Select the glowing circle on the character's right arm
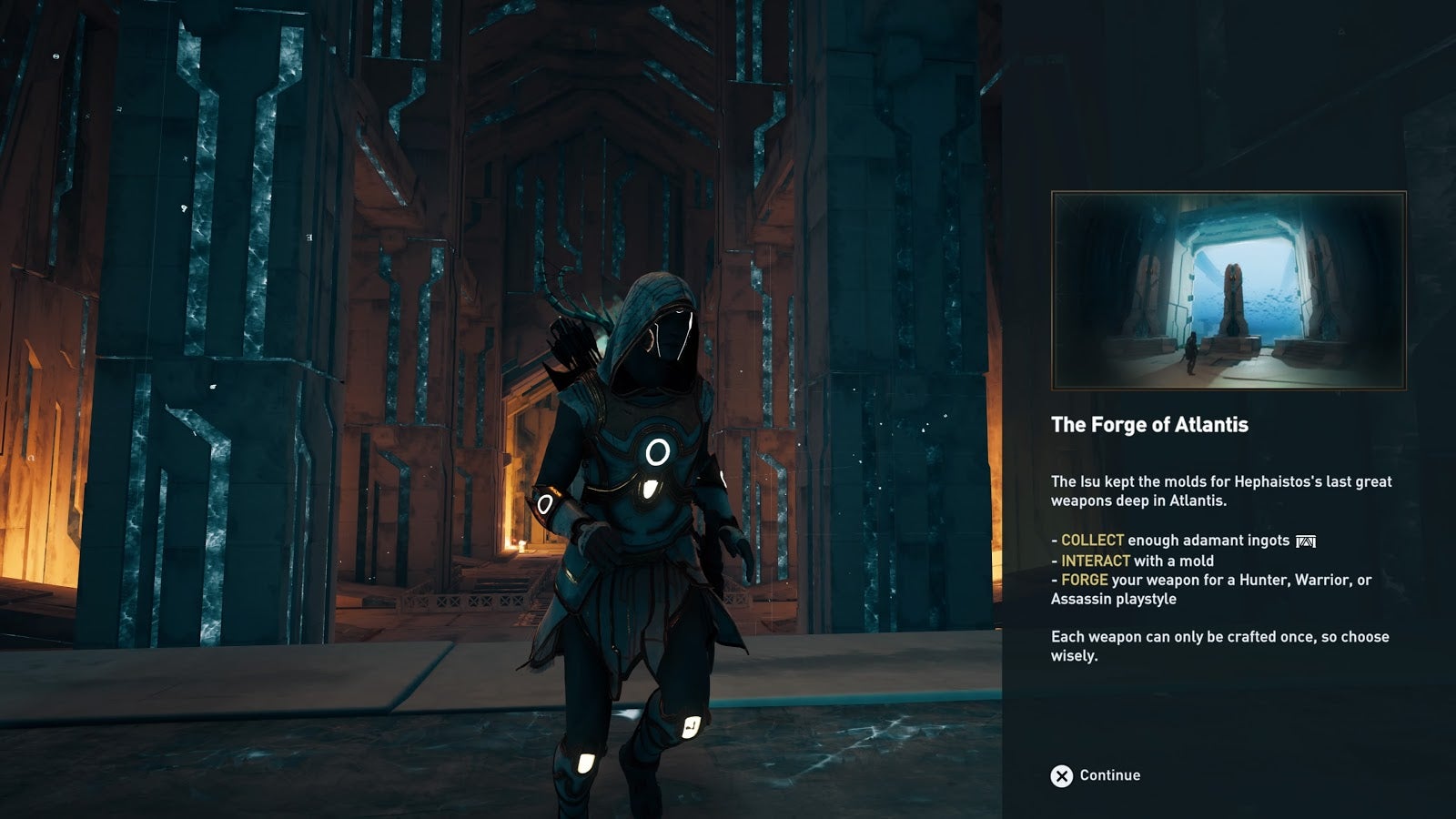 click(x=546, y=501)
